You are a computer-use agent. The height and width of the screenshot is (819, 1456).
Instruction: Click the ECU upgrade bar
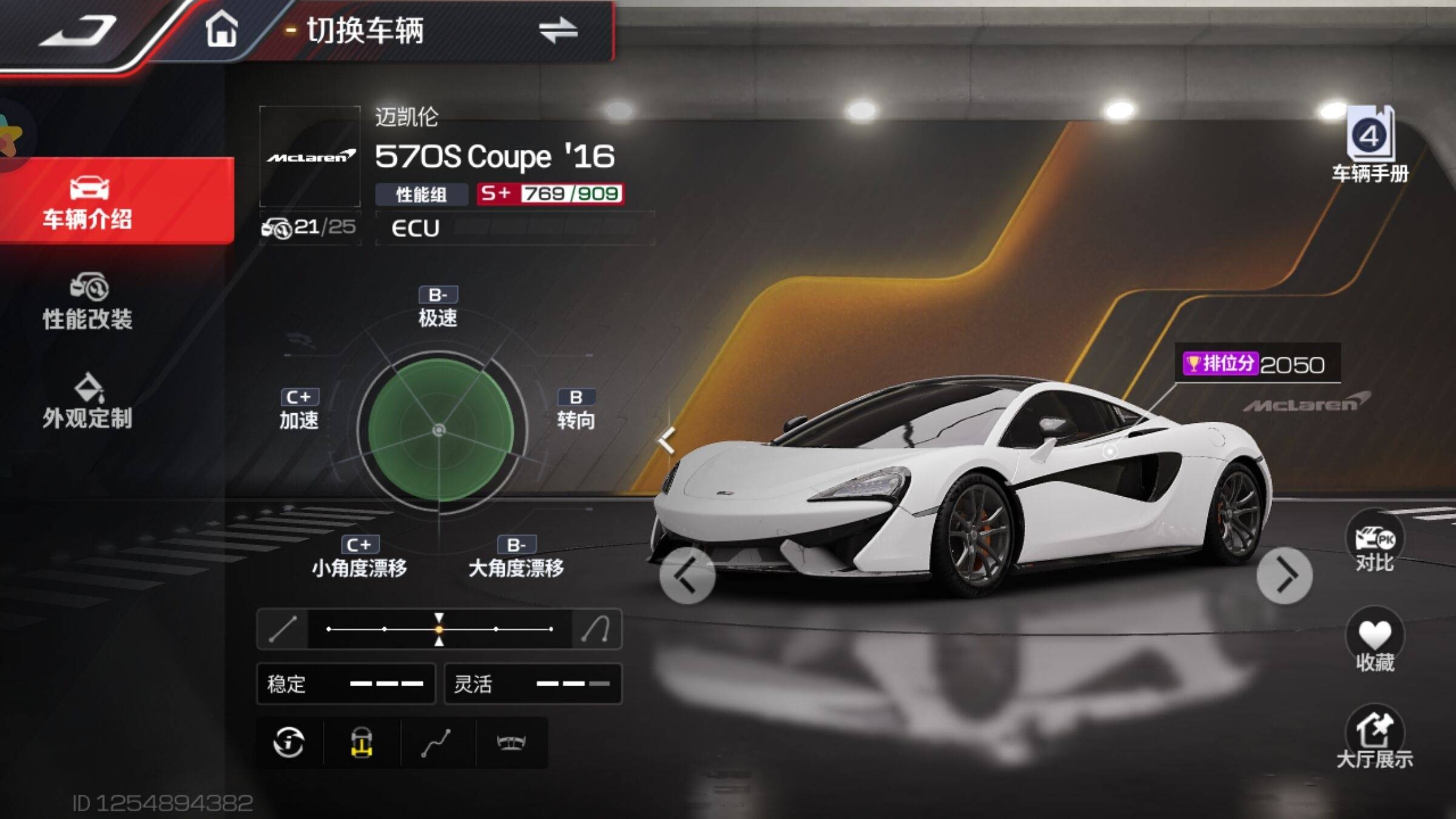[x=514, y=228]
